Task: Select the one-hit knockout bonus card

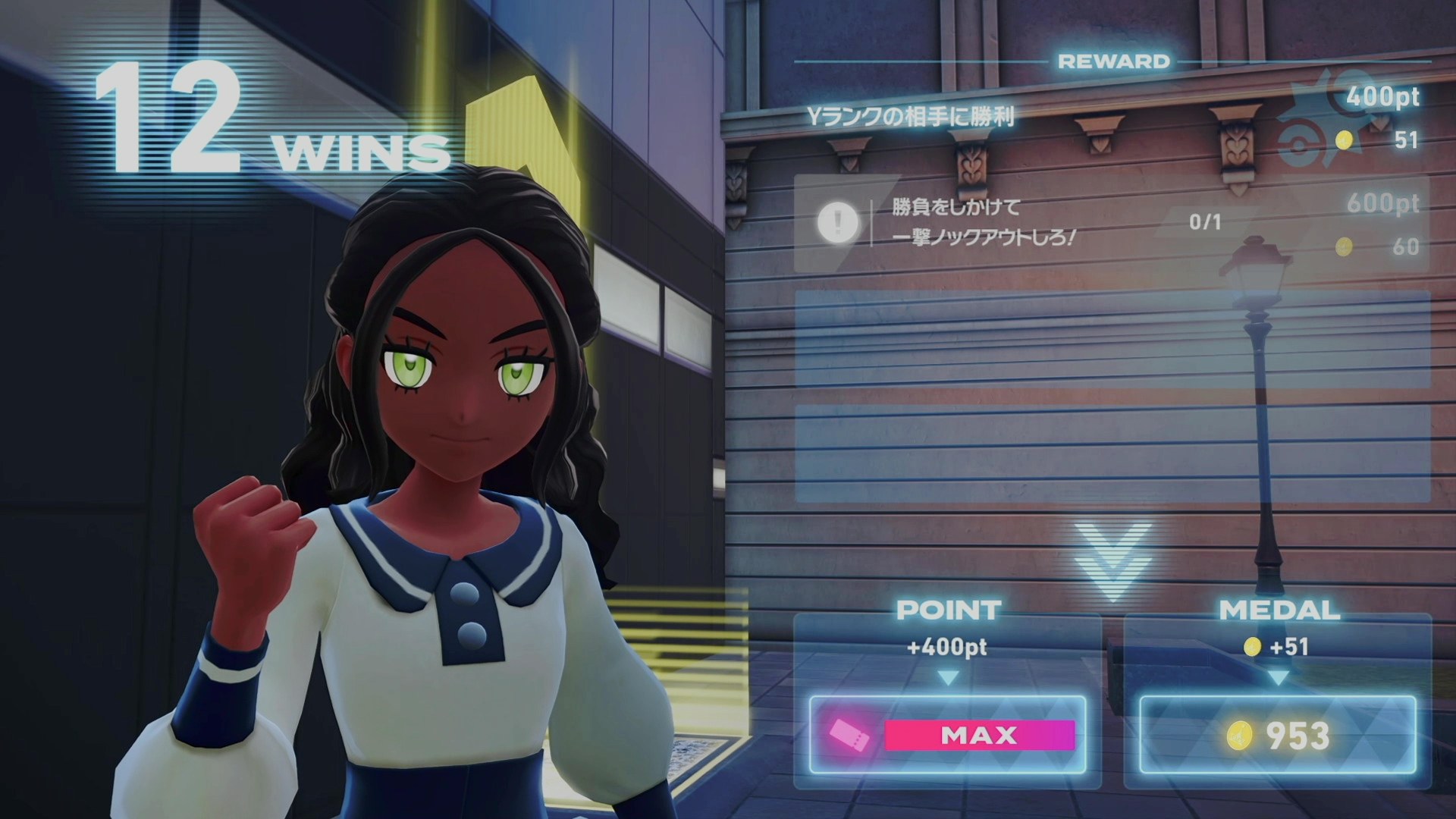Action: point(1111,224)
